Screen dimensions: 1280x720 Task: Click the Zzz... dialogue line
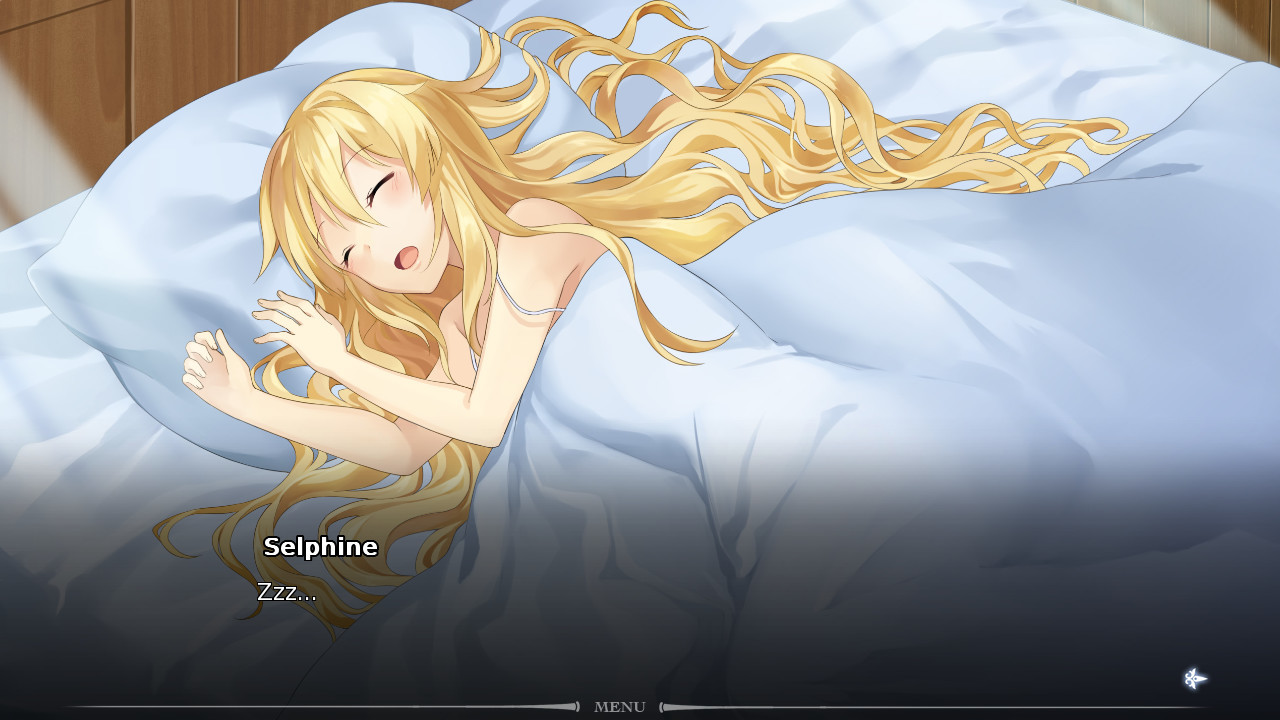(x=287, y=593)
